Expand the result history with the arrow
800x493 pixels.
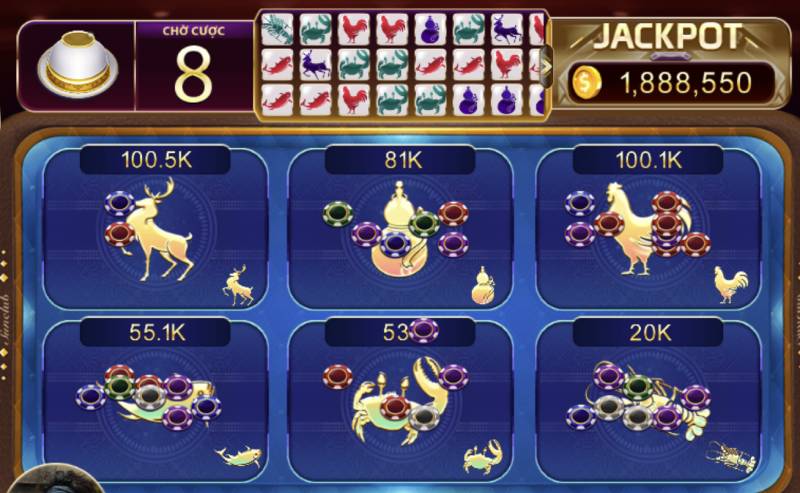[x=547, y=66]
